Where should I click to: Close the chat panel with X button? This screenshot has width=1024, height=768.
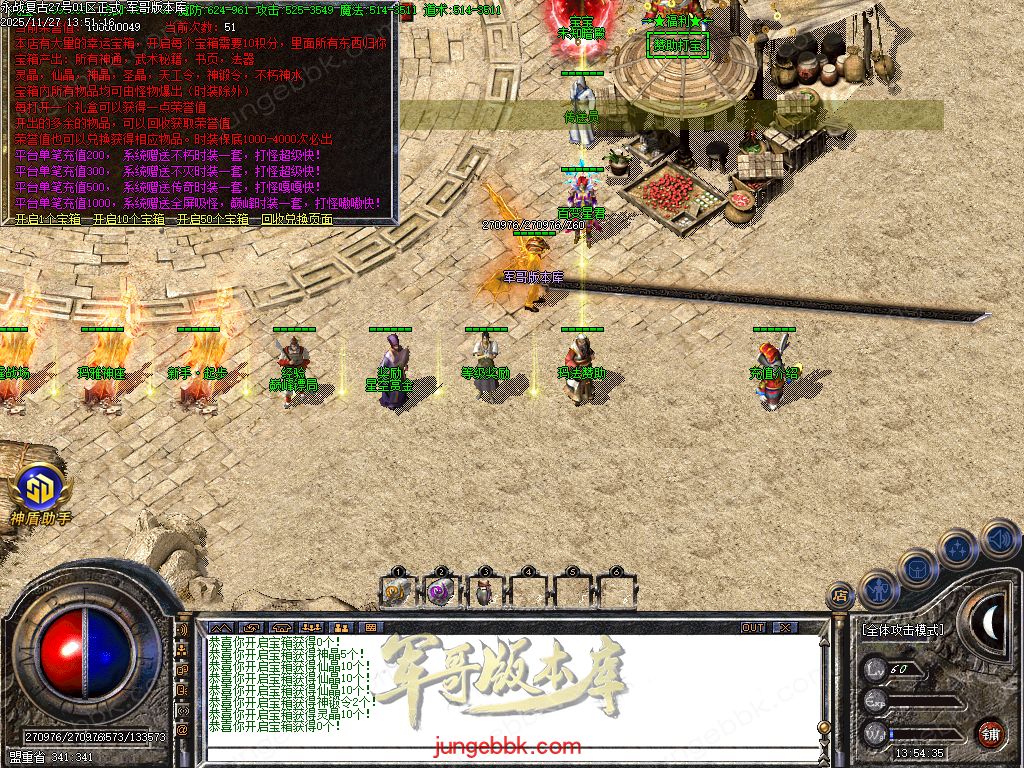tap(786, 627)
